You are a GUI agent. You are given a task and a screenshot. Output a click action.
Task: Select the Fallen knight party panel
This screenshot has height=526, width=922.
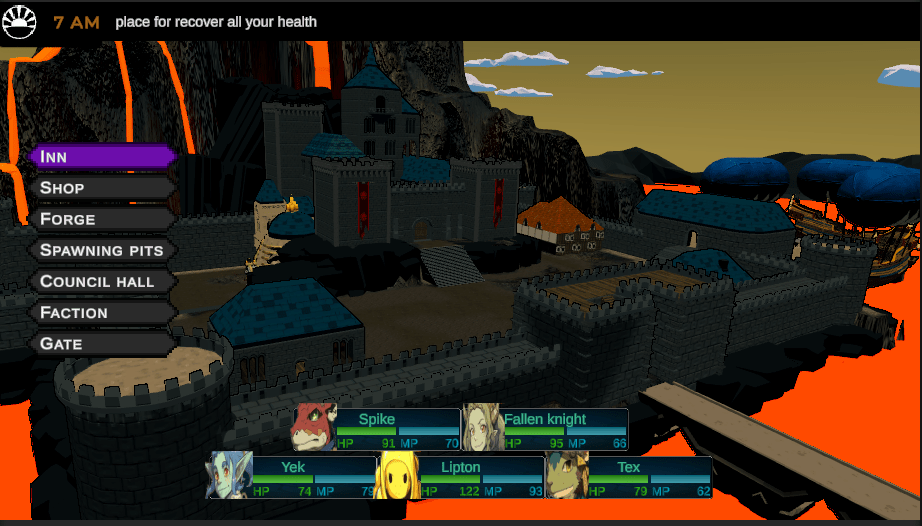pyautogui.click(x=546, y=429)
